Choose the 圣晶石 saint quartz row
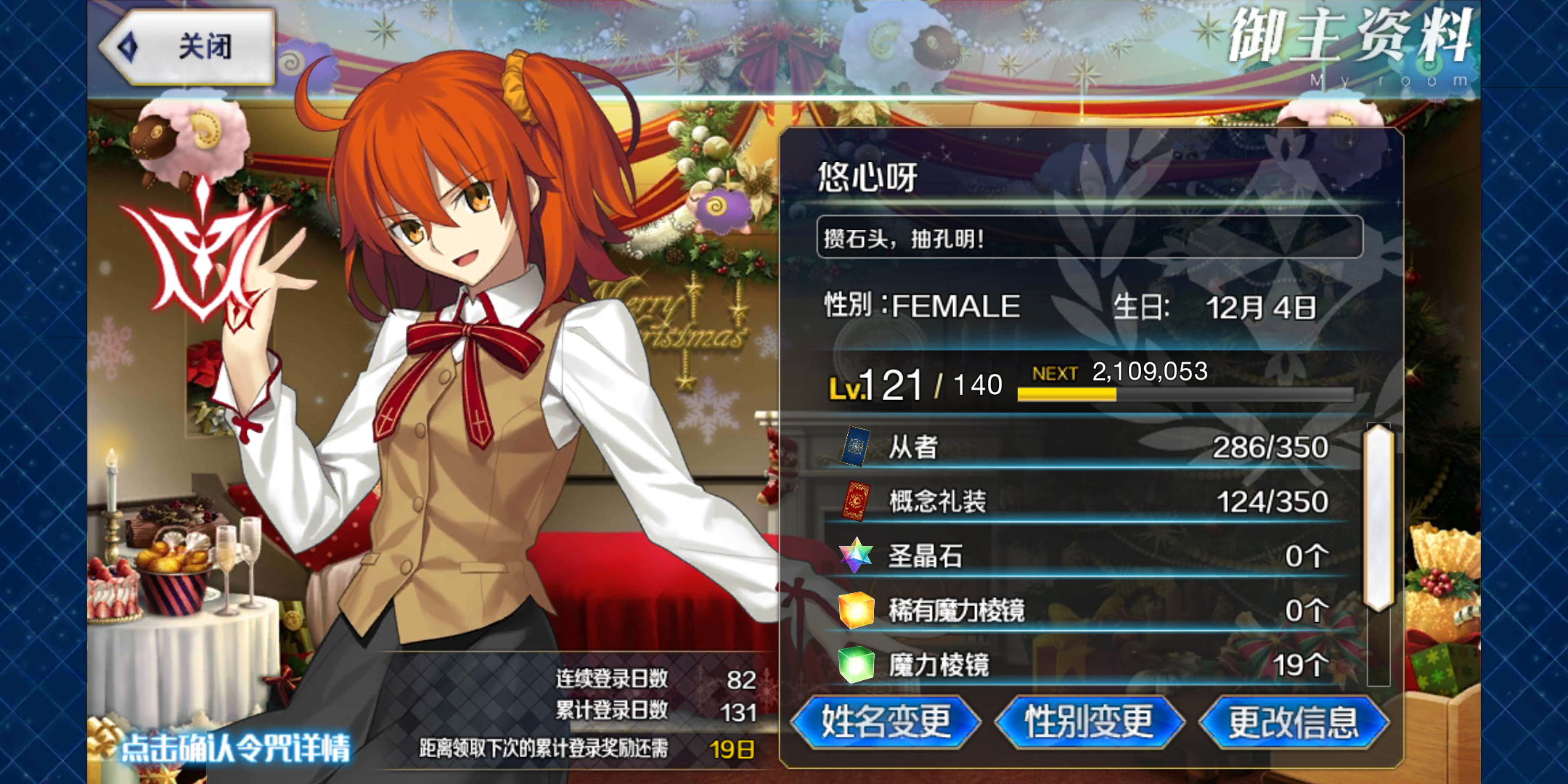 [1085, 556]
